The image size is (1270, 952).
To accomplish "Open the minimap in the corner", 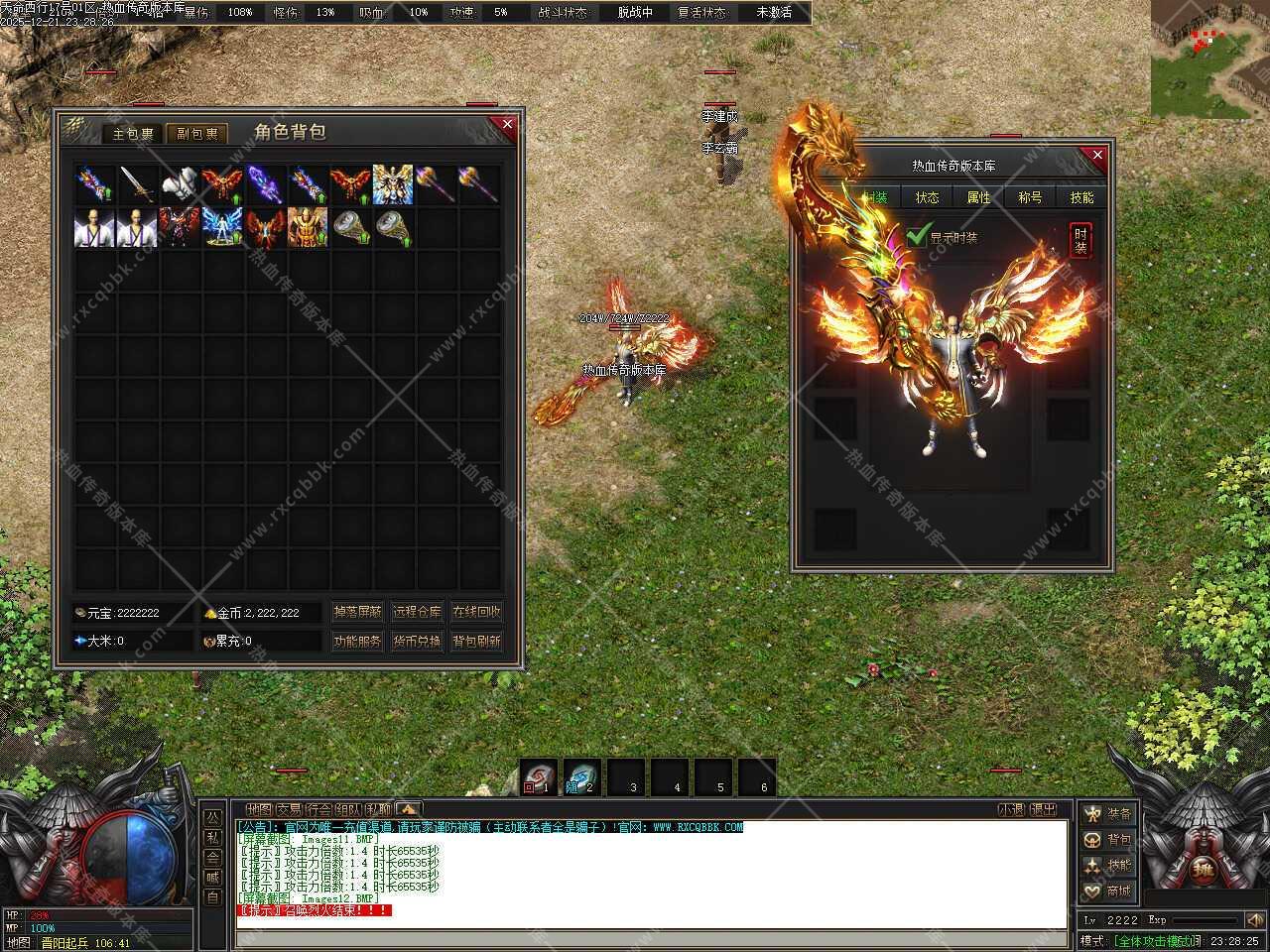I will [x=1209, y=59].
